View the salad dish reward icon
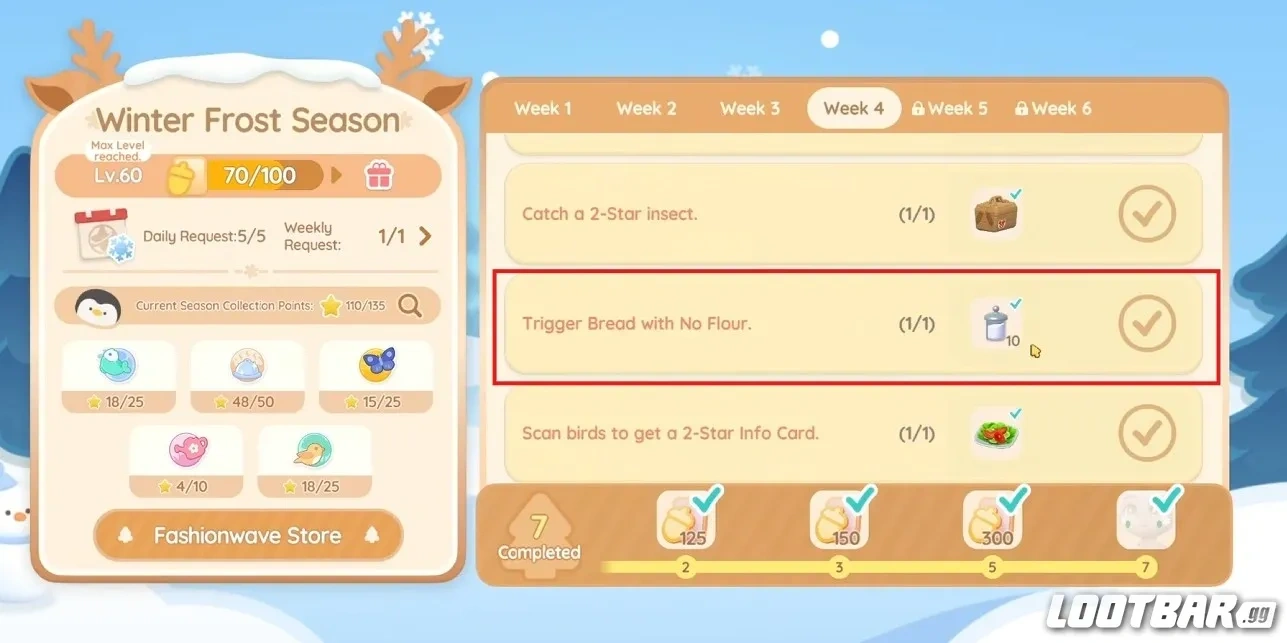 click(996, 433)
